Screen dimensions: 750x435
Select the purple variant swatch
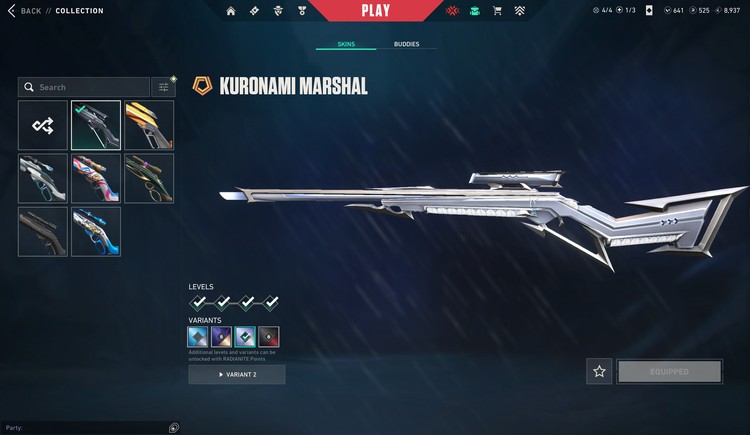[x=222, y=337]
